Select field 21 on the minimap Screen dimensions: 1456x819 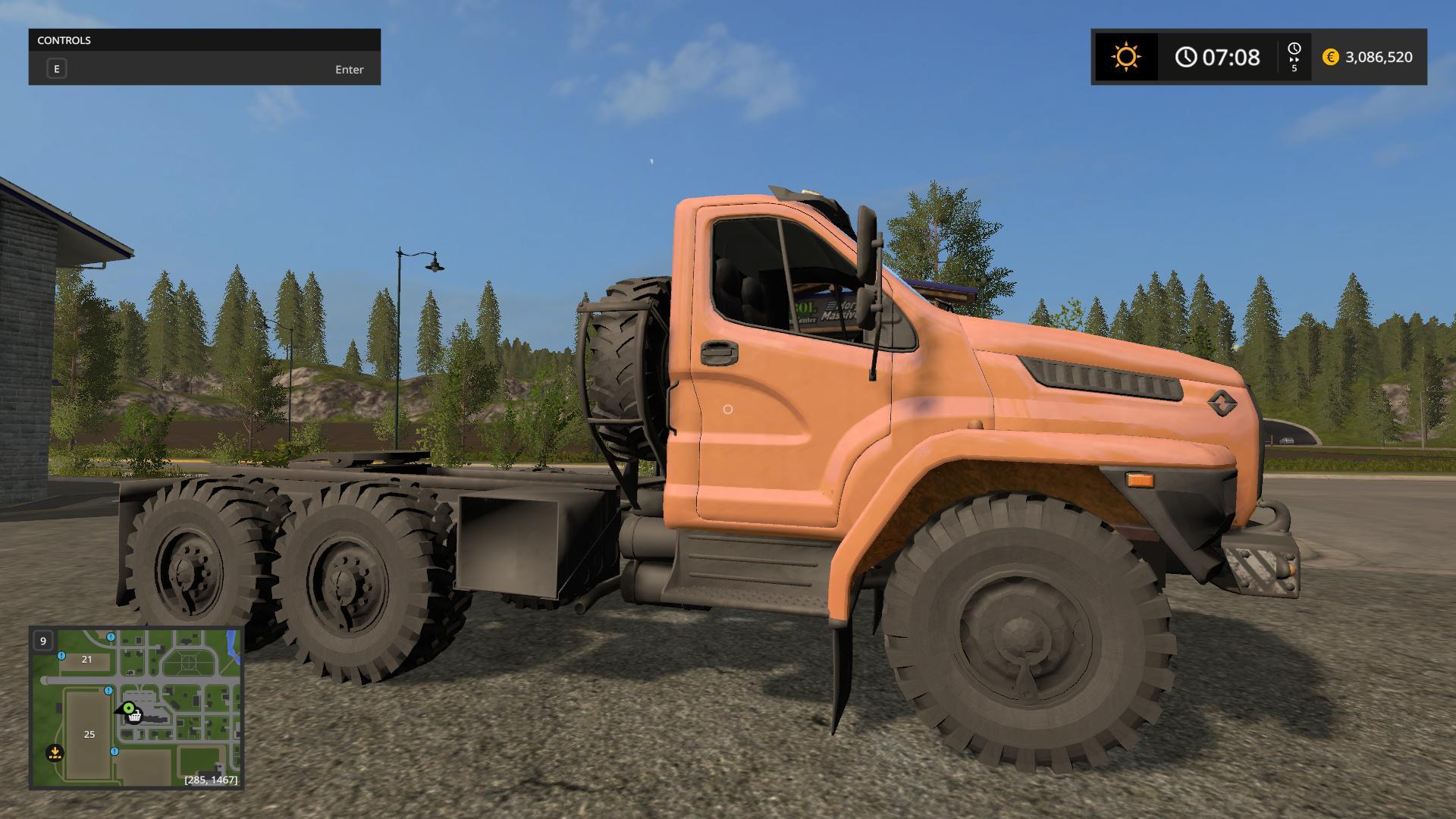[86, 659]
